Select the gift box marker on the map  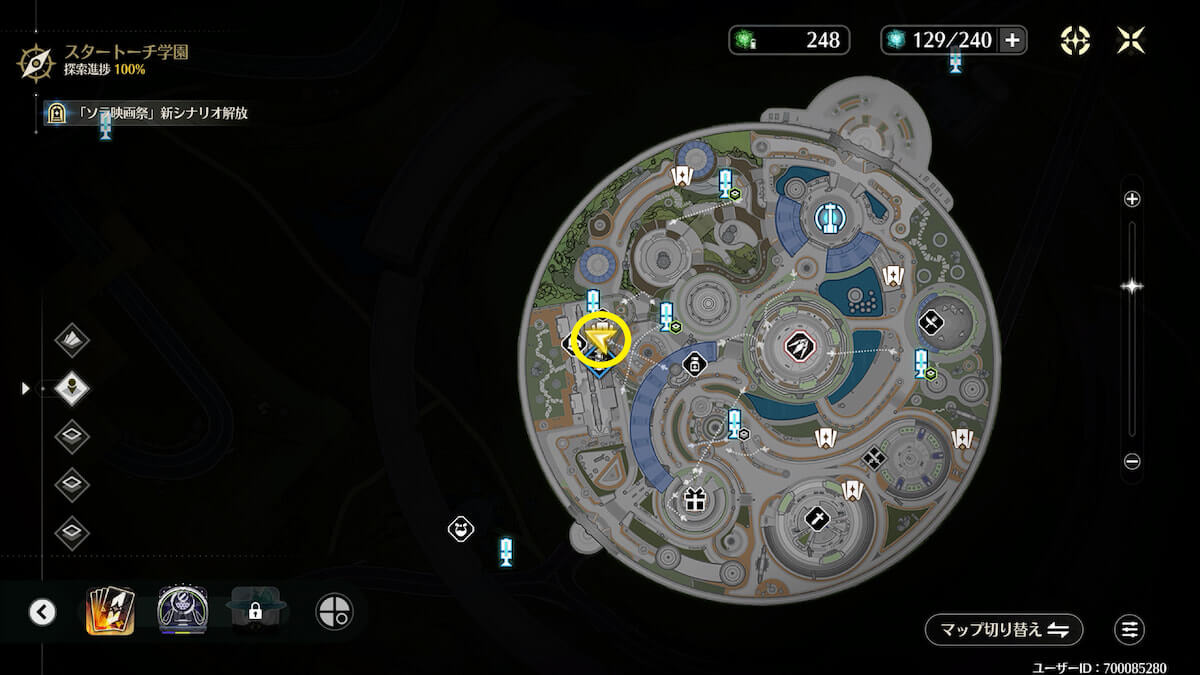(x=694, y=498)
